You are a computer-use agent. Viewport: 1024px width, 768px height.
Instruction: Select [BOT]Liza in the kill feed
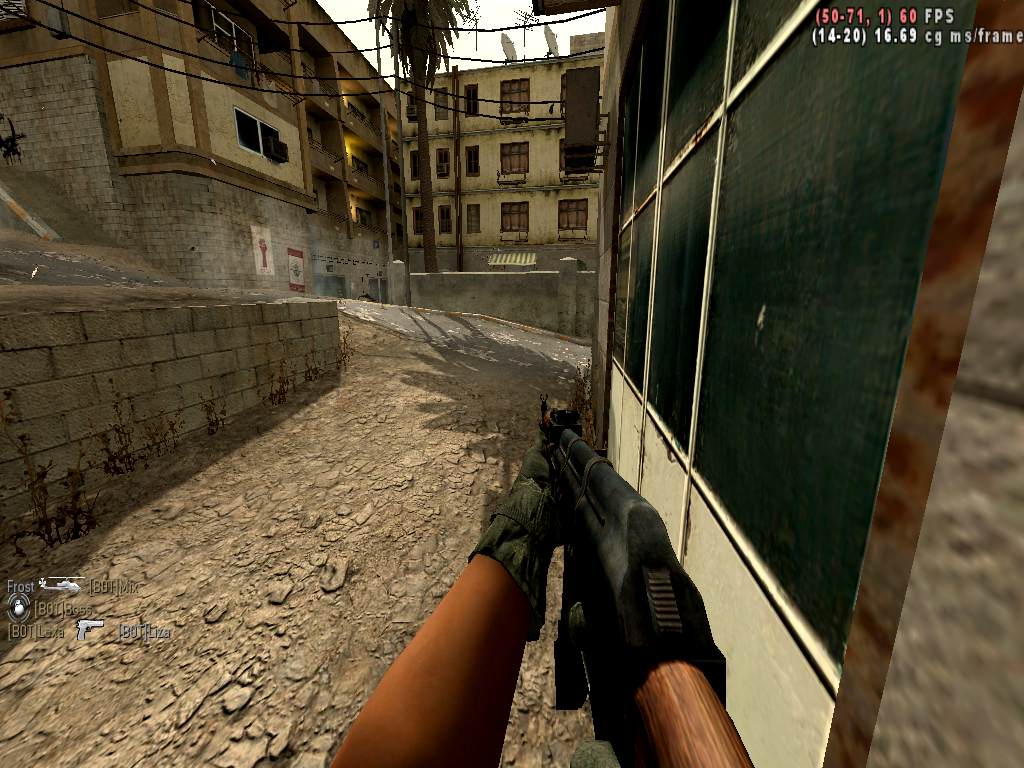click(x=144, y=631)
